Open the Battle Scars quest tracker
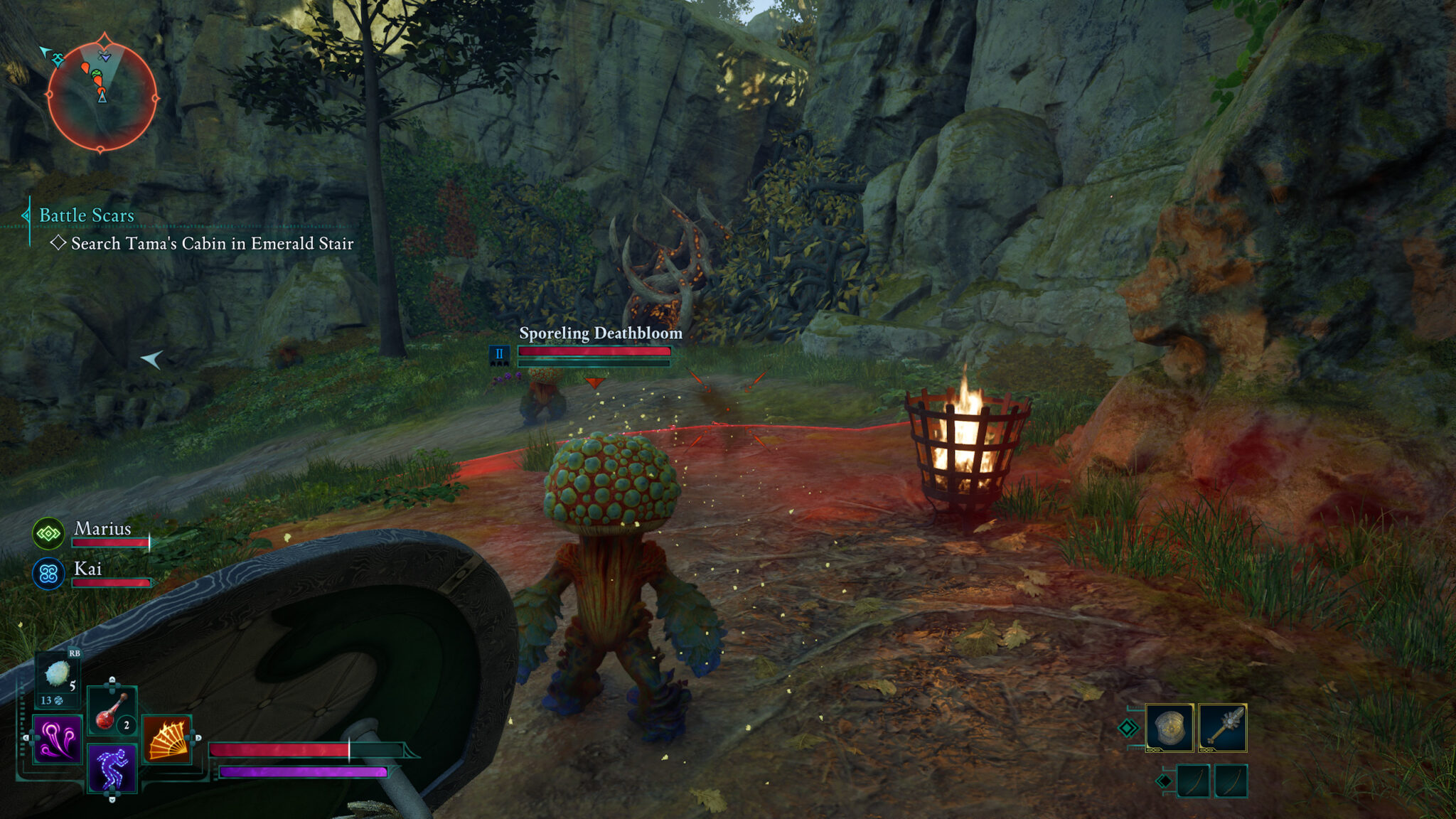The width and height of the screenshot is (1456, 819). 86,215
